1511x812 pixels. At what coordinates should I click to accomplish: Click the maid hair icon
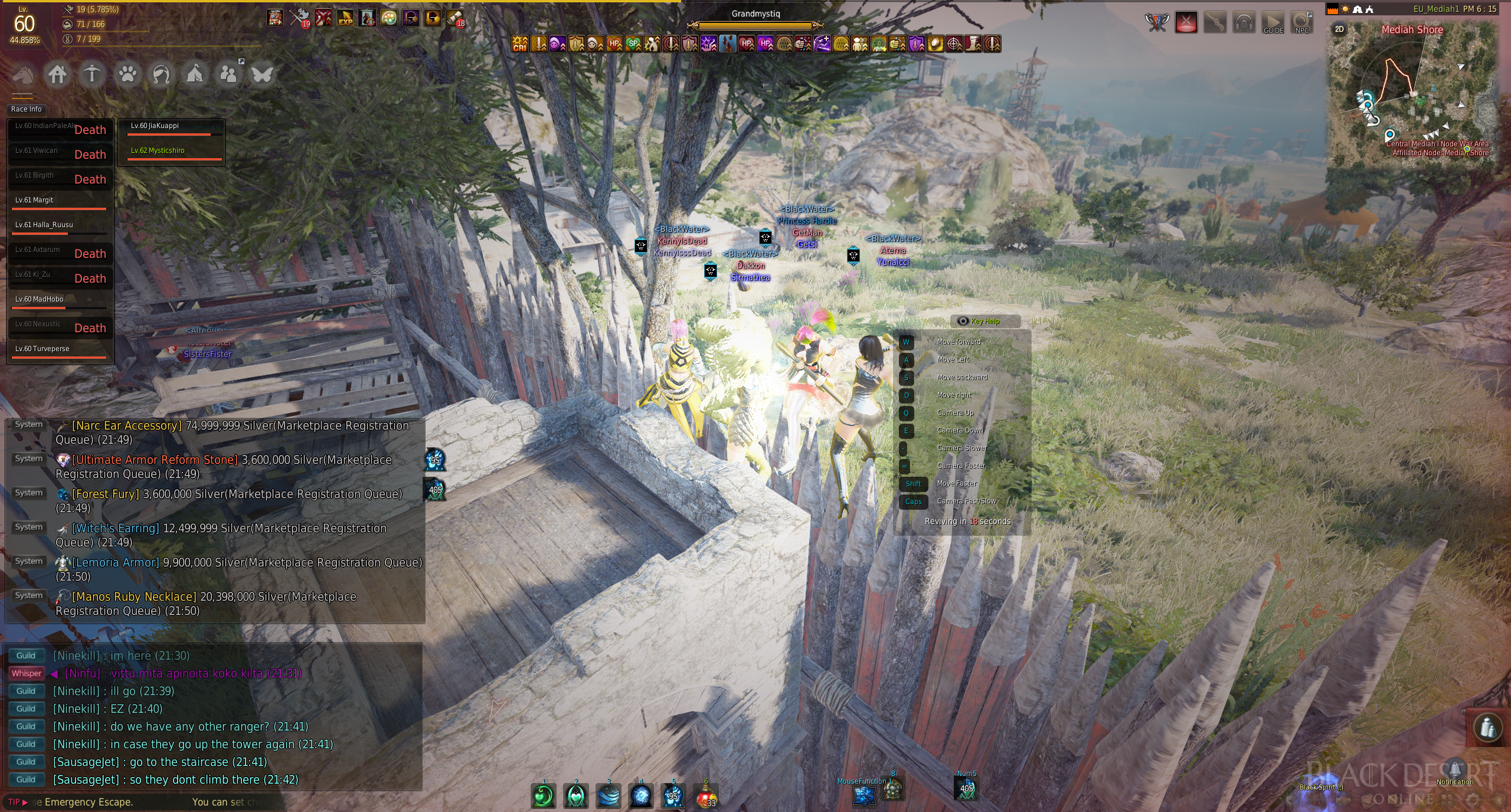161,75
